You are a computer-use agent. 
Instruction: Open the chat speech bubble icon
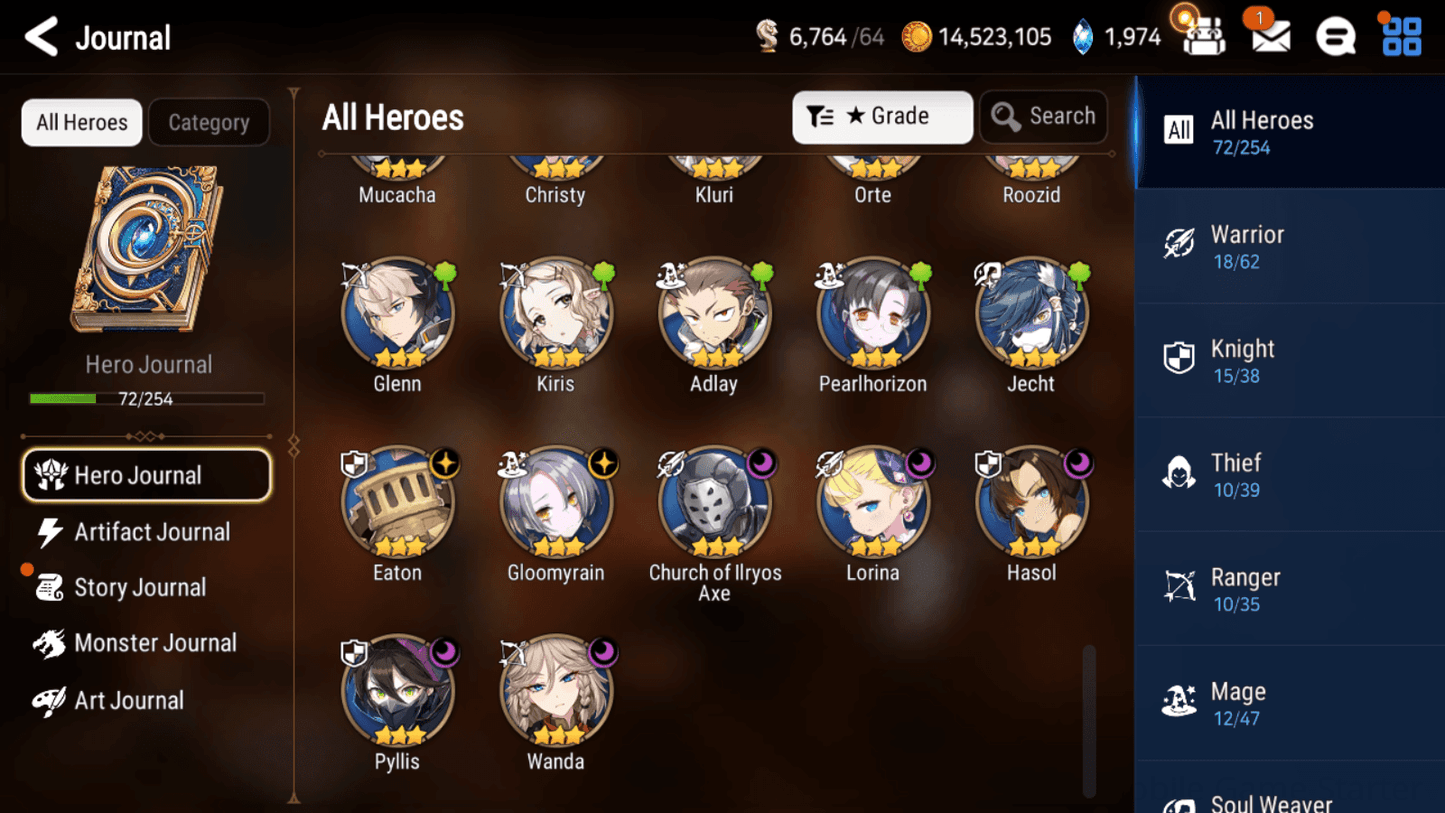1336,36
